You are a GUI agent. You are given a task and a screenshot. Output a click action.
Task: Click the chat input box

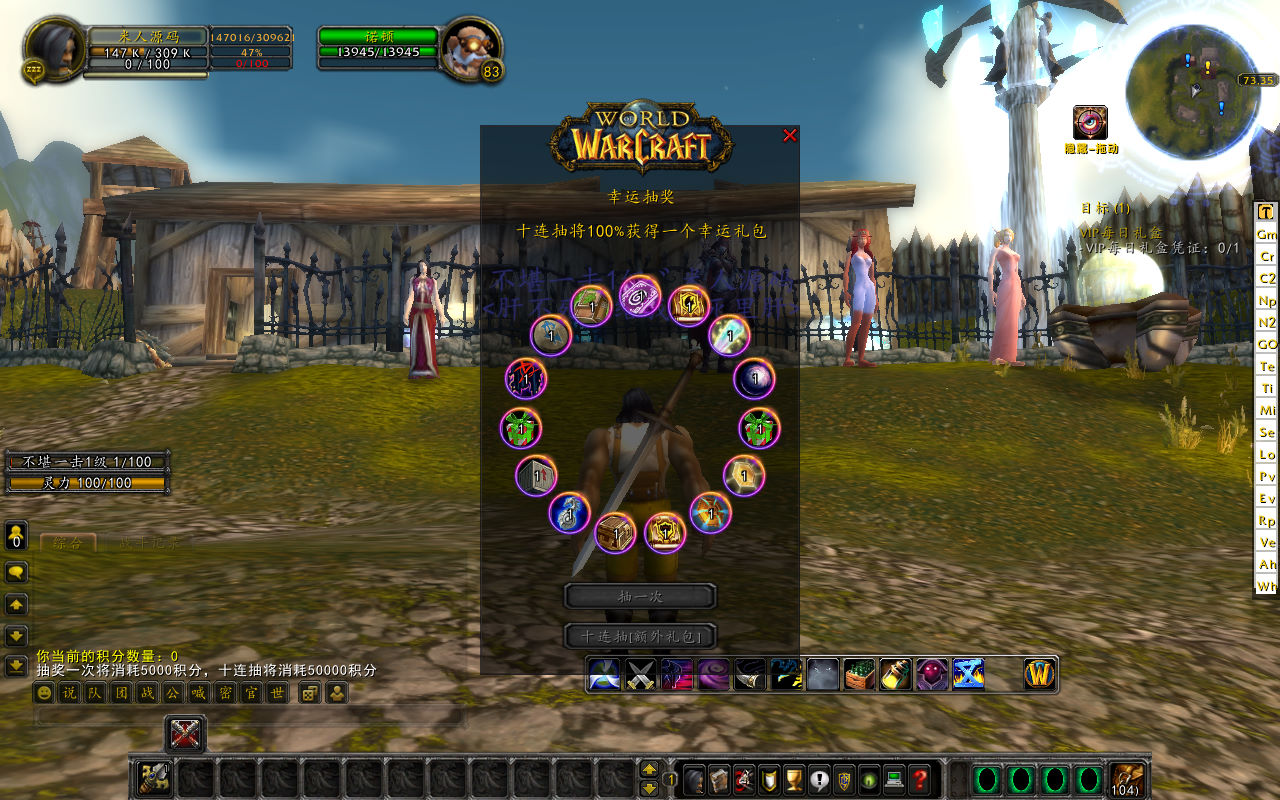pyautogui.click(x=250, y=716)
